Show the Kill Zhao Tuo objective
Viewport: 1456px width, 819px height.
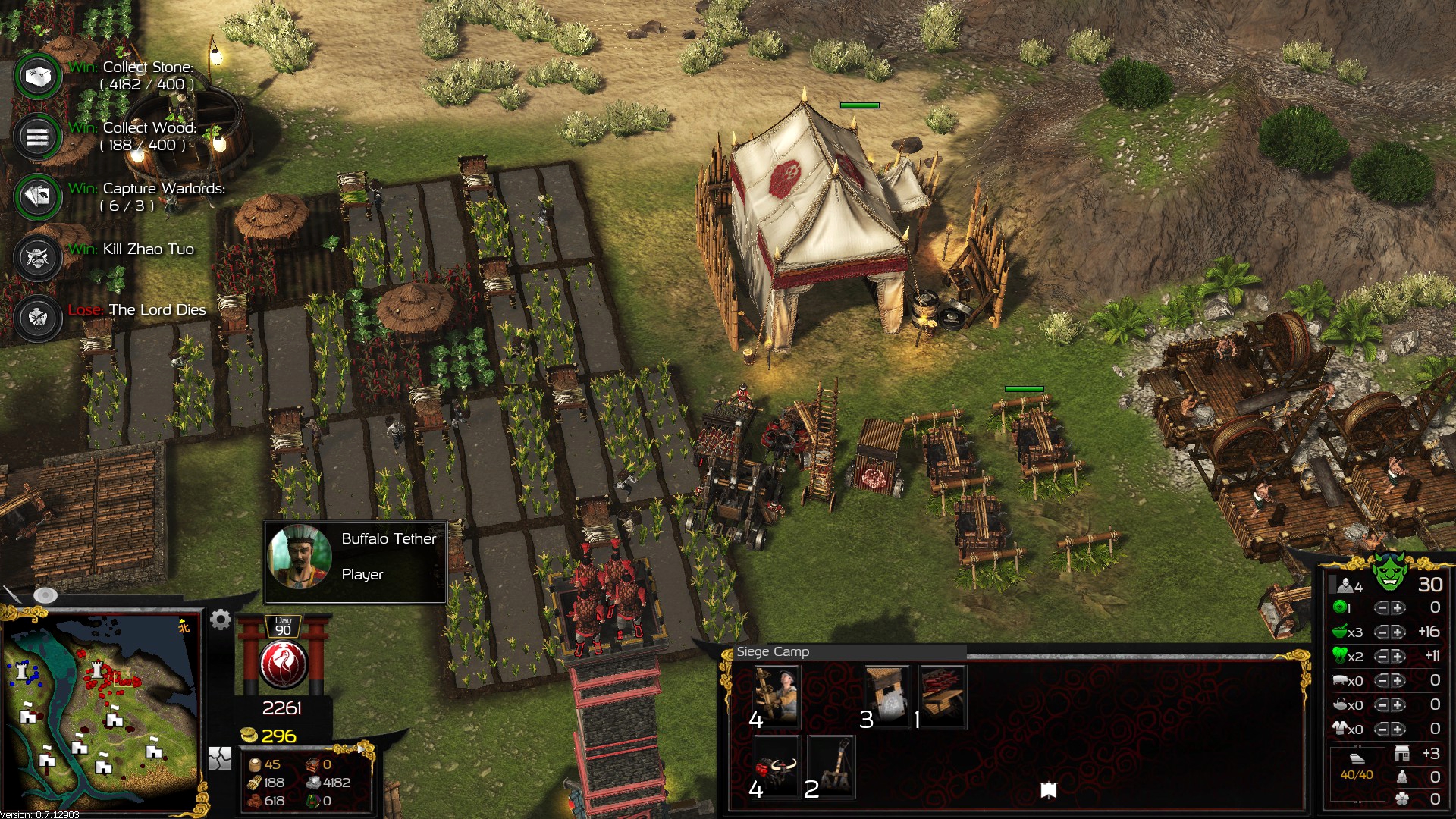pyautogui.click(x=38, y=258)
